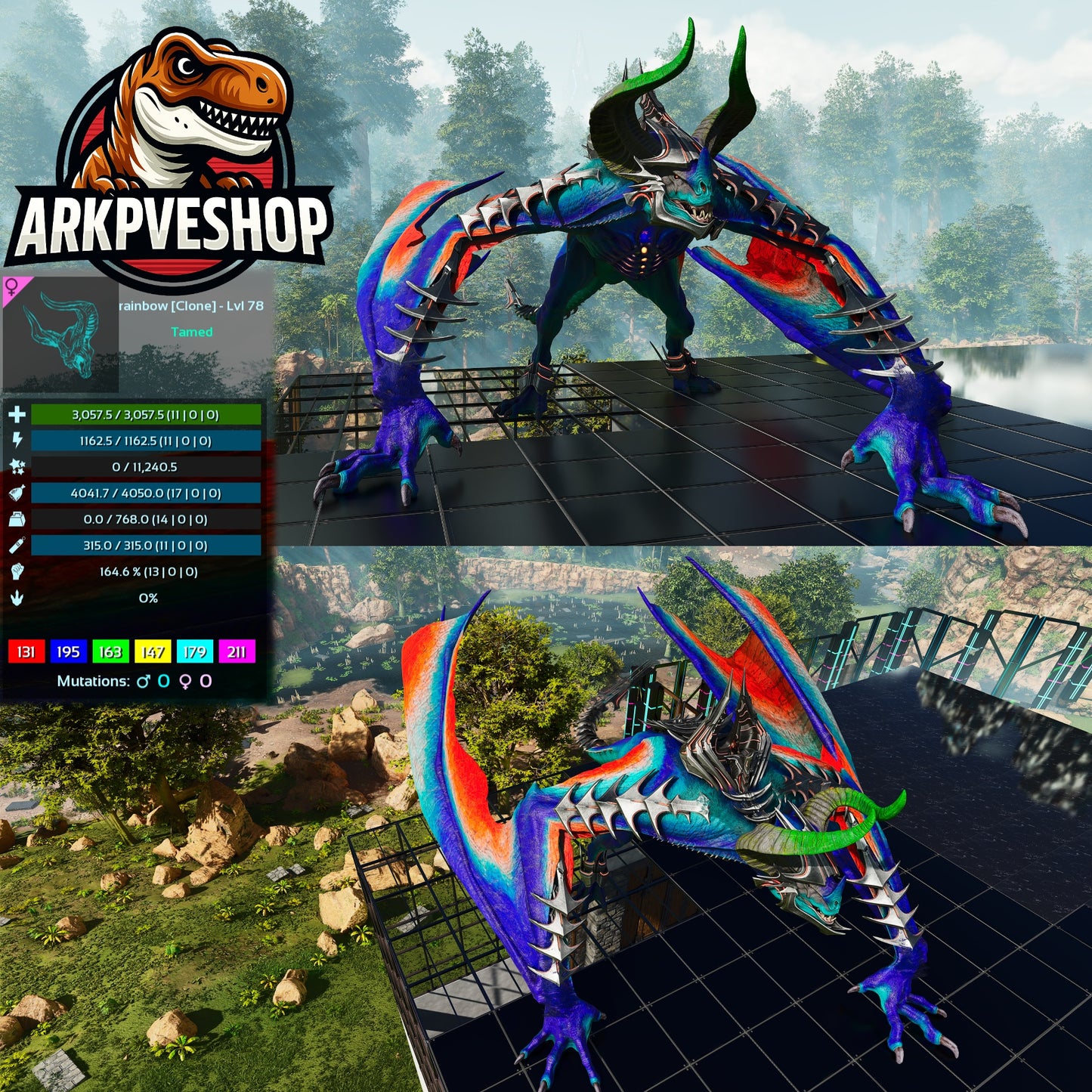Select the Health cross stat icon
The height and width of the screenshot is (1092, 1092).
pos(17,414)
